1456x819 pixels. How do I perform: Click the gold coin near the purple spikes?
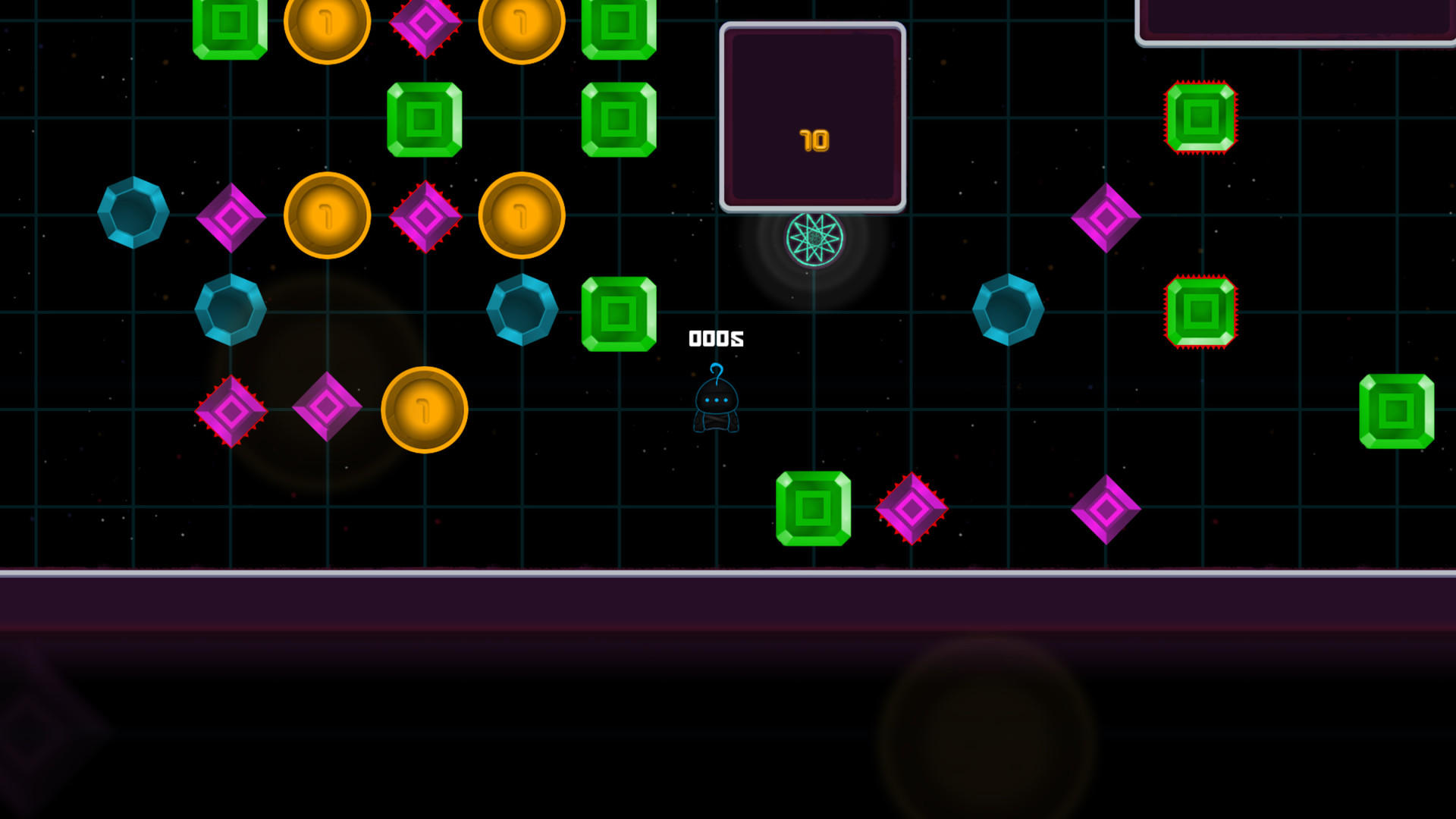pos(519,216)
